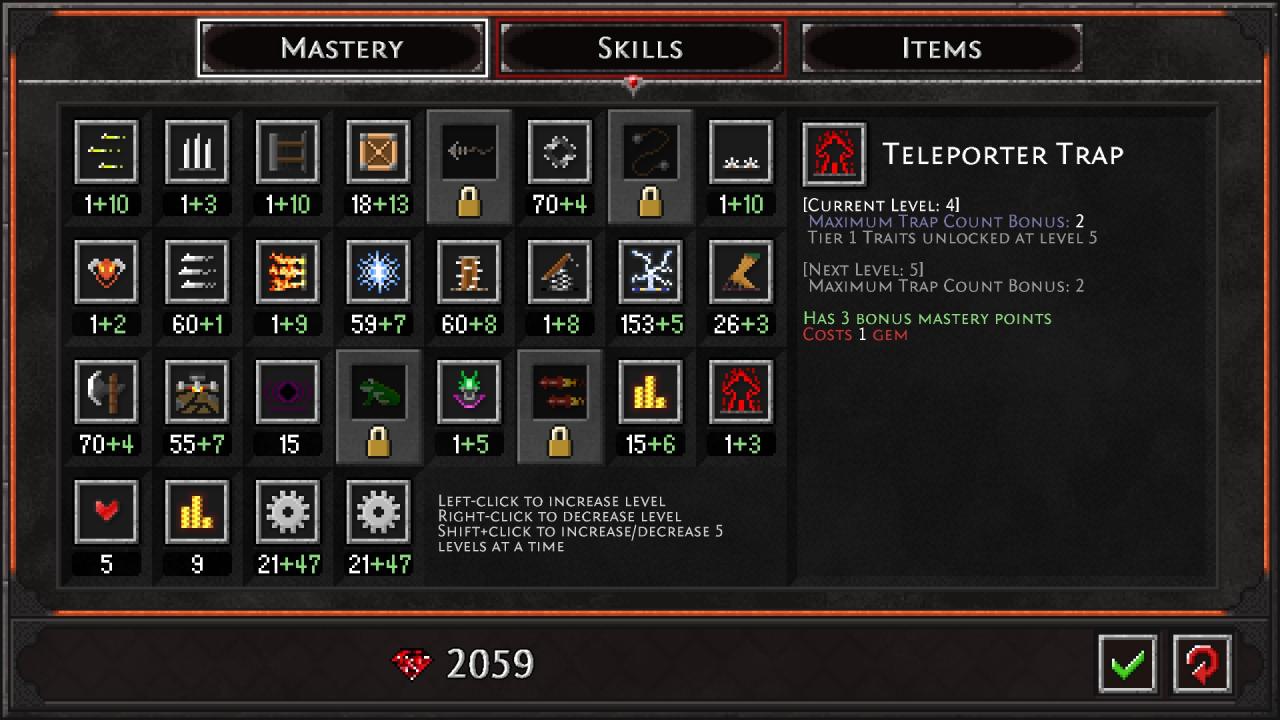Upgrade the red demon mask mastery
The width and height of the screenshot is (1280, 720).
pos(106,272)
